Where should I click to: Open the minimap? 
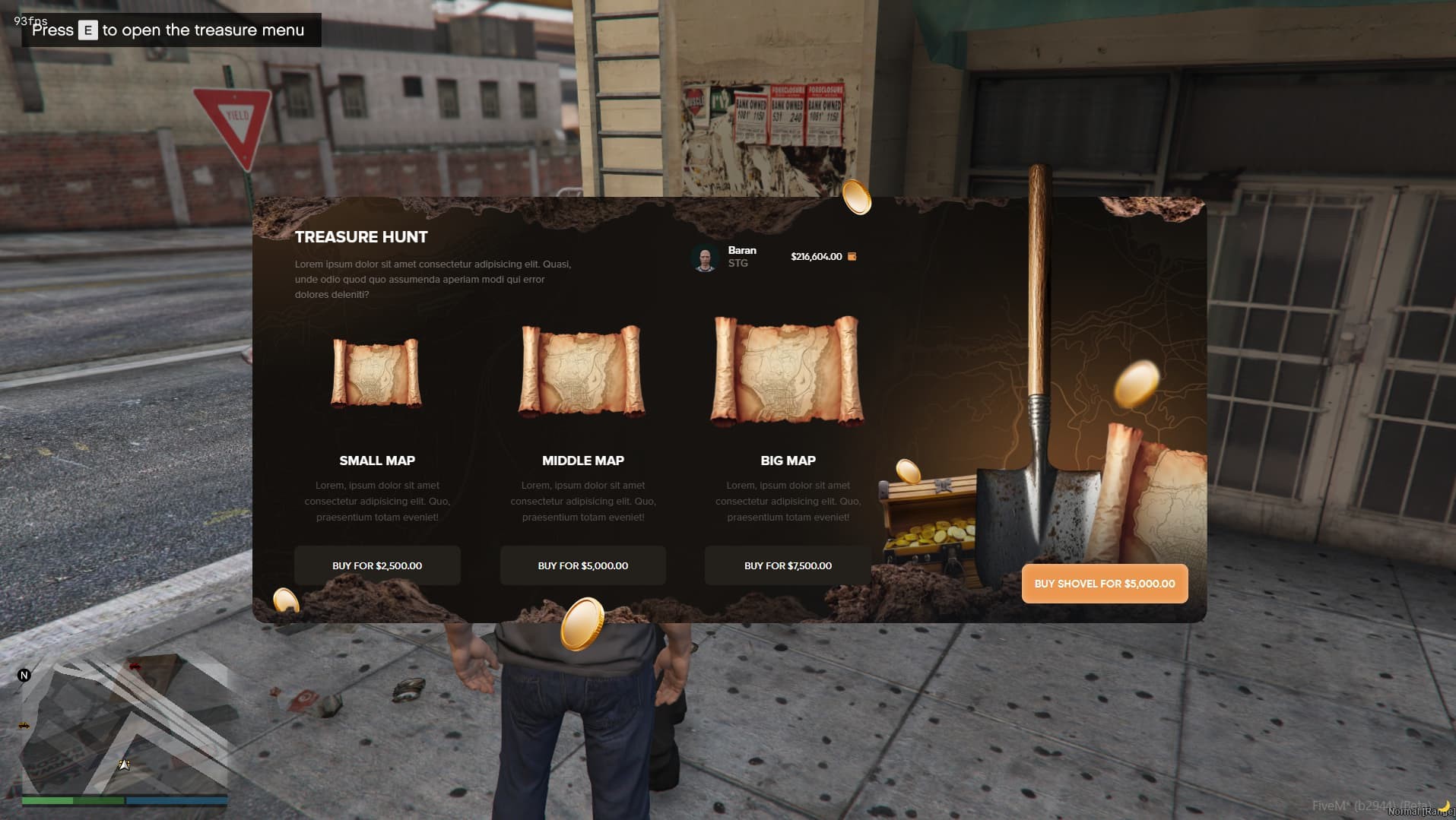(x=124, y=724)
